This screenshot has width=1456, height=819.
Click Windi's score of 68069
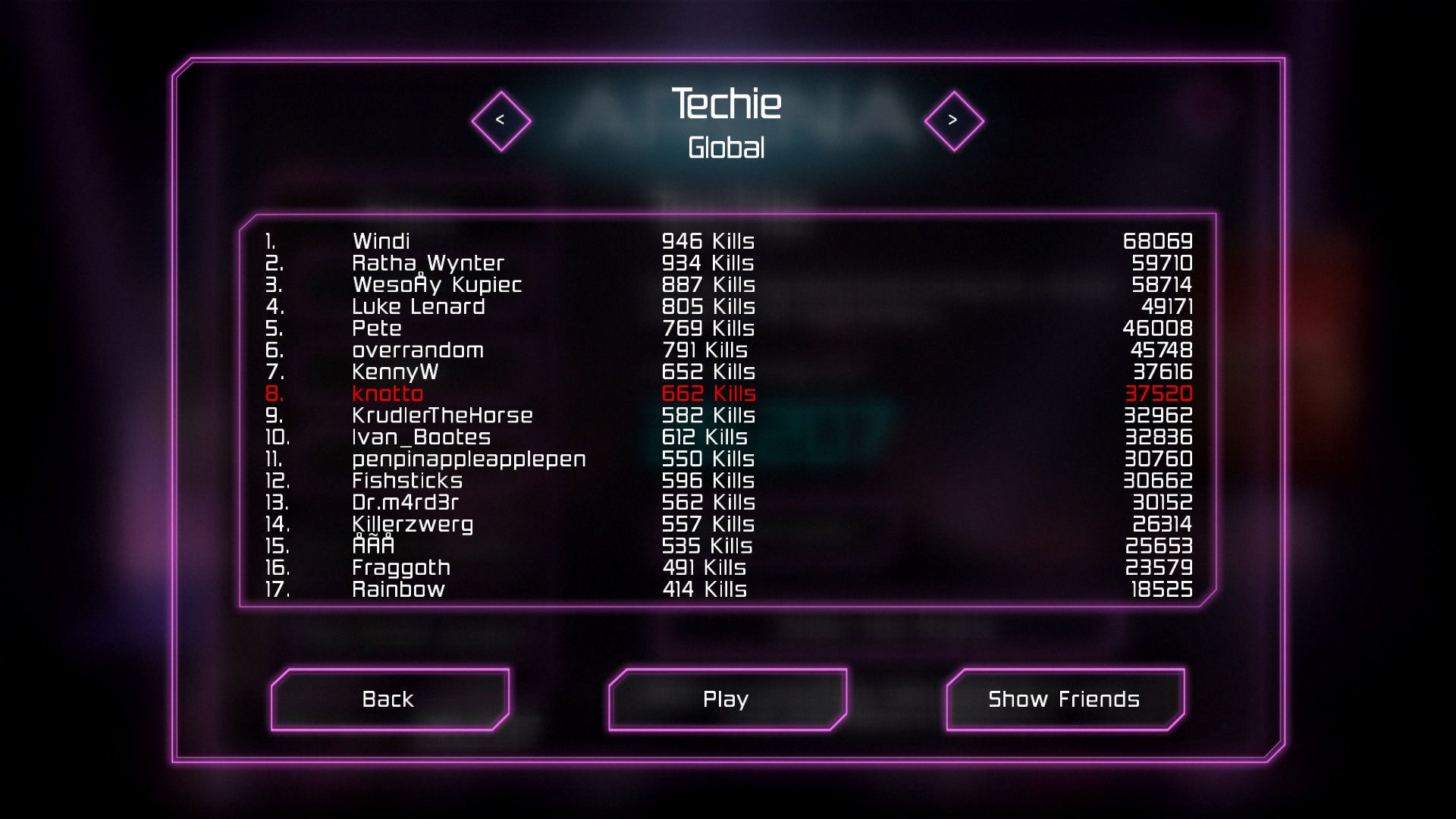pyautogui.click(x=1159, y=241)
